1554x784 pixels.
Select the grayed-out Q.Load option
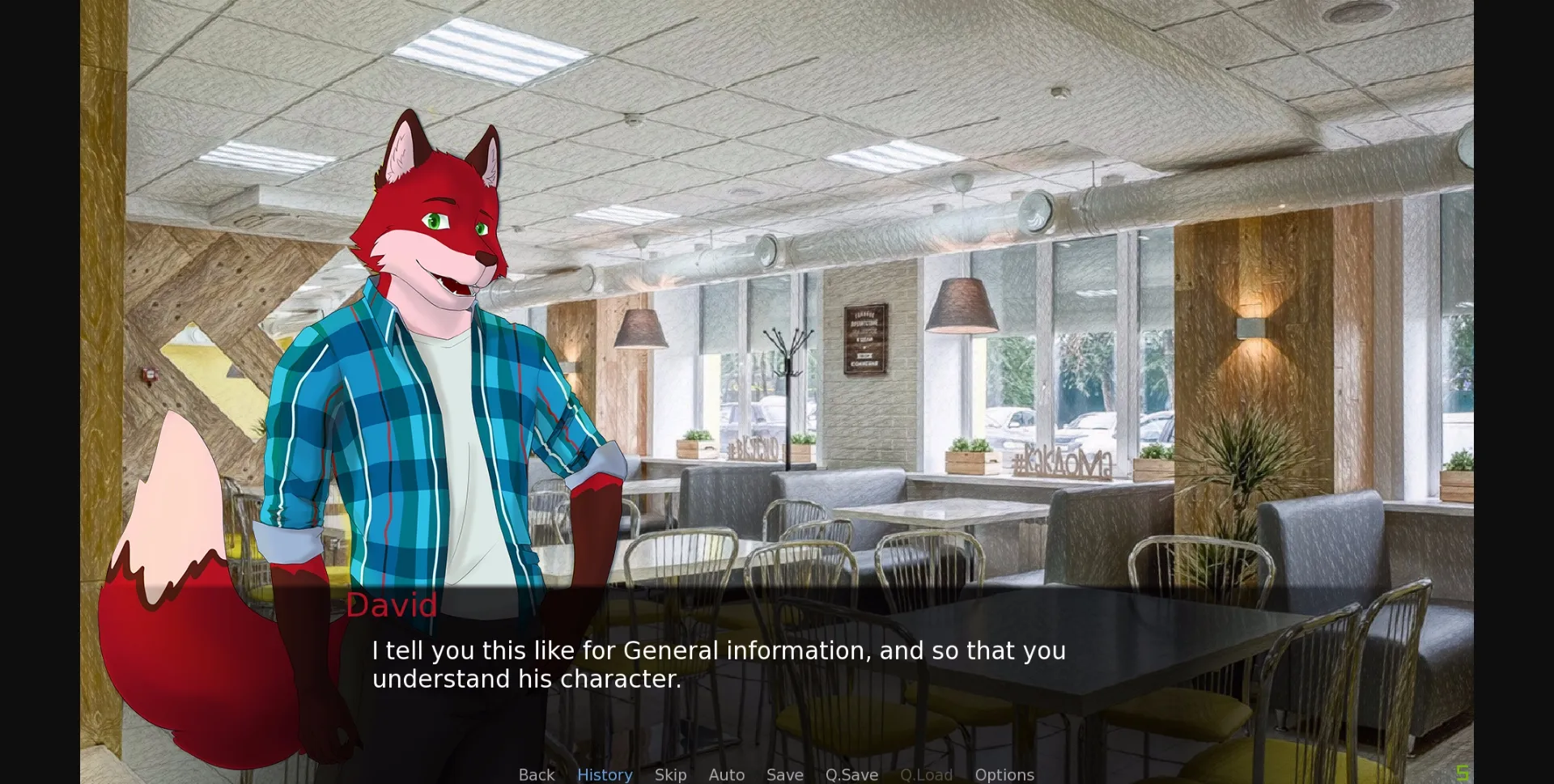(x=926, y=774)
